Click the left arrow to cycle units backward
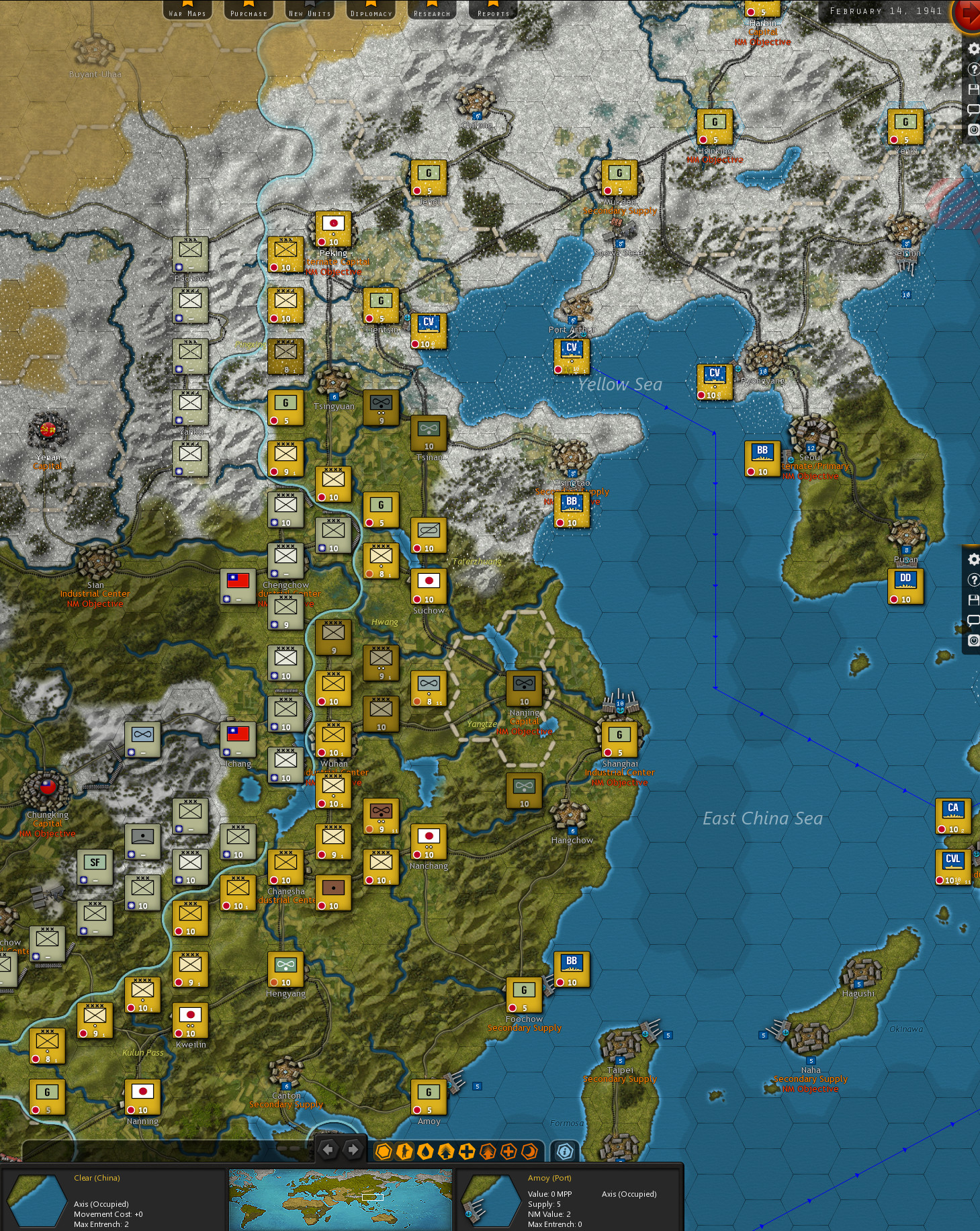This screenshot has height=1231, width=980. pyautogui.click(x=327, y=1150)
